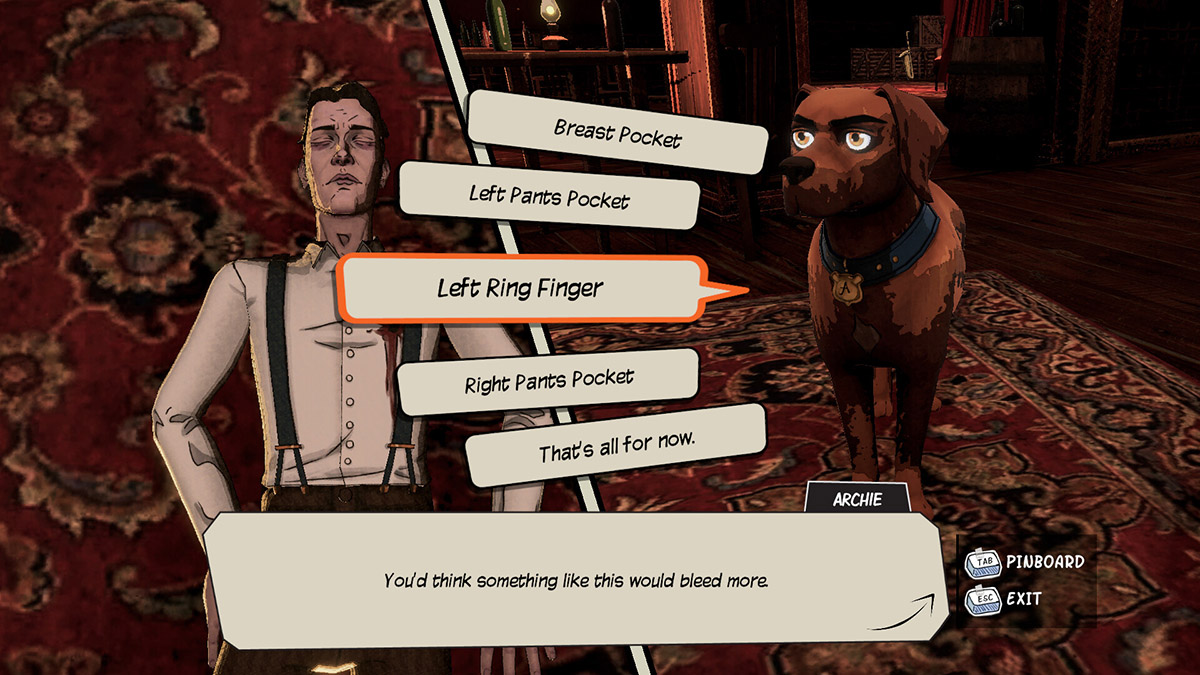Pick the Right Pants Pocket option
The width and height of the screenshot is (1200, 675).
tap(549, 381)
